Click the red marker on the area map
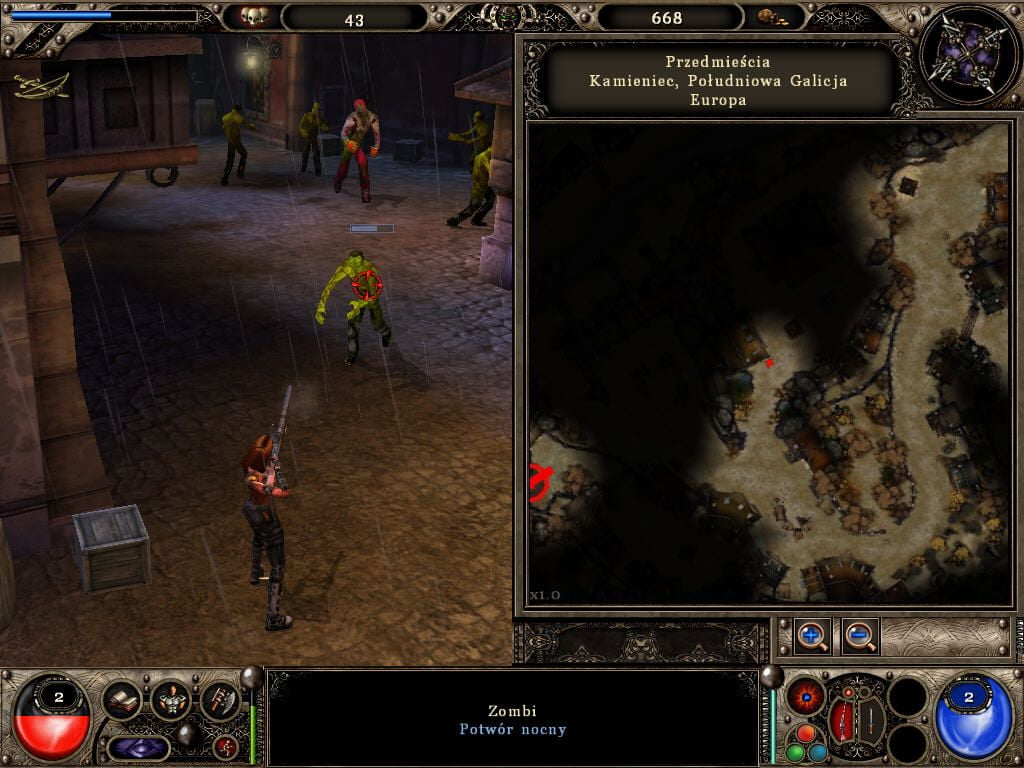The image size is (1024, 768). click(769, 362)
